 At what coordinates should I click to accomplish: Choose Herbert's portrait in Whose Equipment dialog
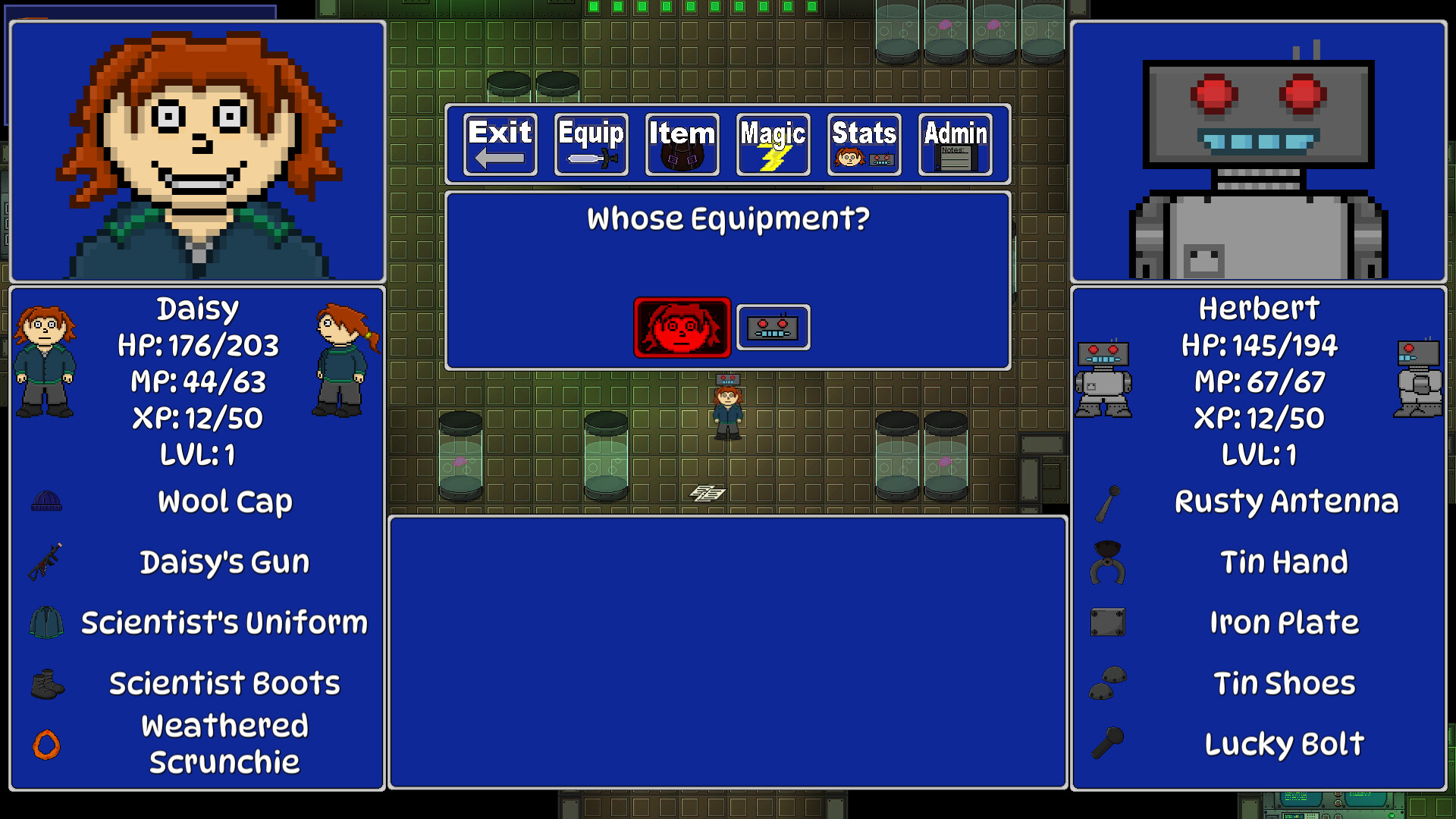click(773, 328)
